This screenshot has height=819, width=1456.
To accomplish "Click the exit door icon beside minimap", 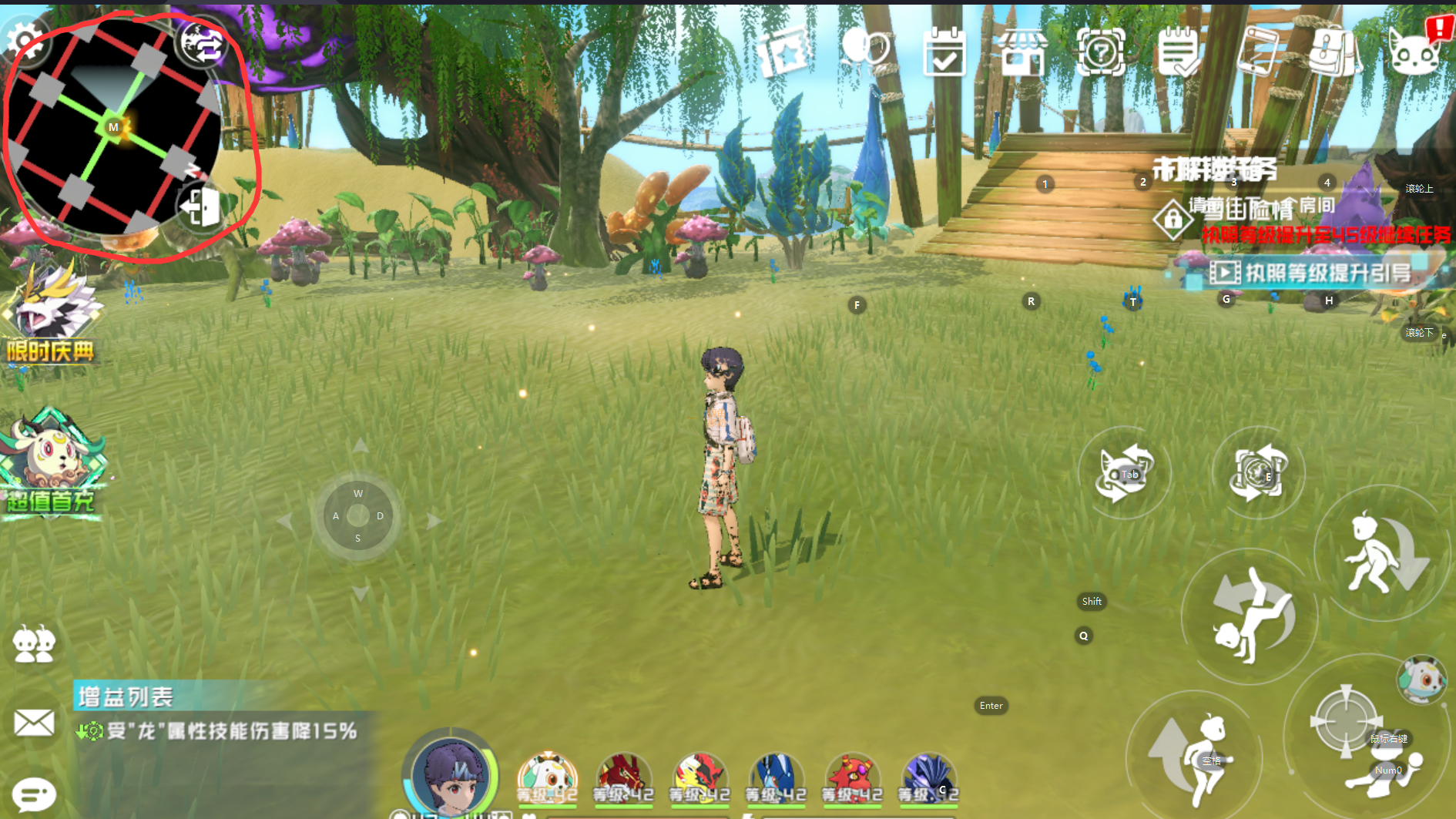I will pyautogui.click(x=200, y=206).
